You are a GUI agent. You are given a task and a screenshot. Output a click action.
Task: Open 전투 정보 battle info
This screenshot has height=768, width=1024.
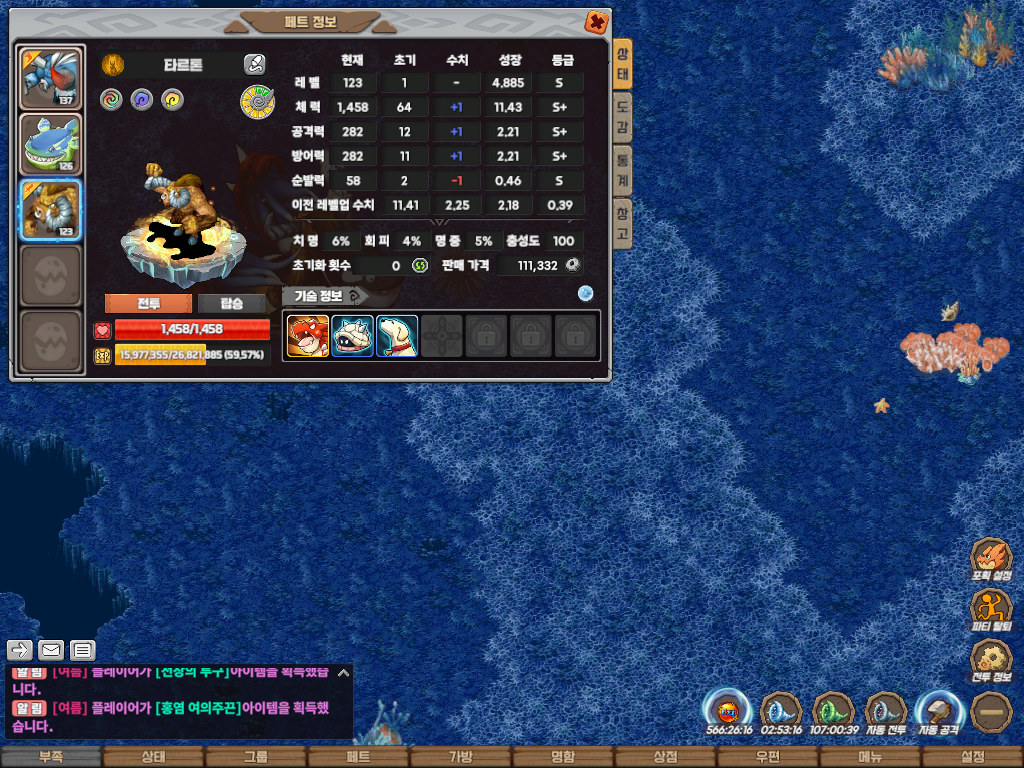tap(991, 660)
